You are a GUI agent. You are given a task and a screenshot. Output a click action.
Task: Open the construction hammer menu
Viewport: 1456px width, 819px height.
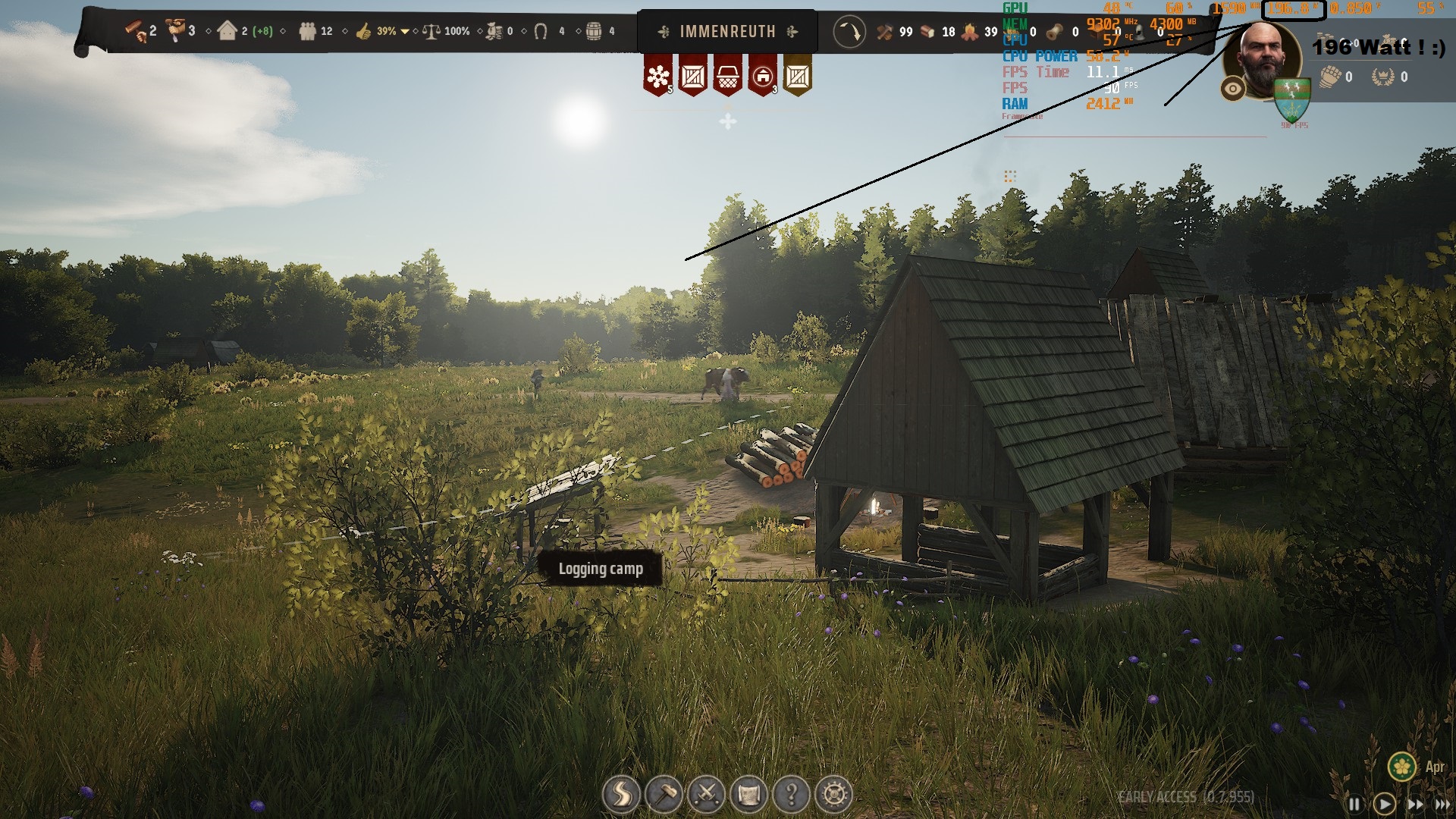664,795
